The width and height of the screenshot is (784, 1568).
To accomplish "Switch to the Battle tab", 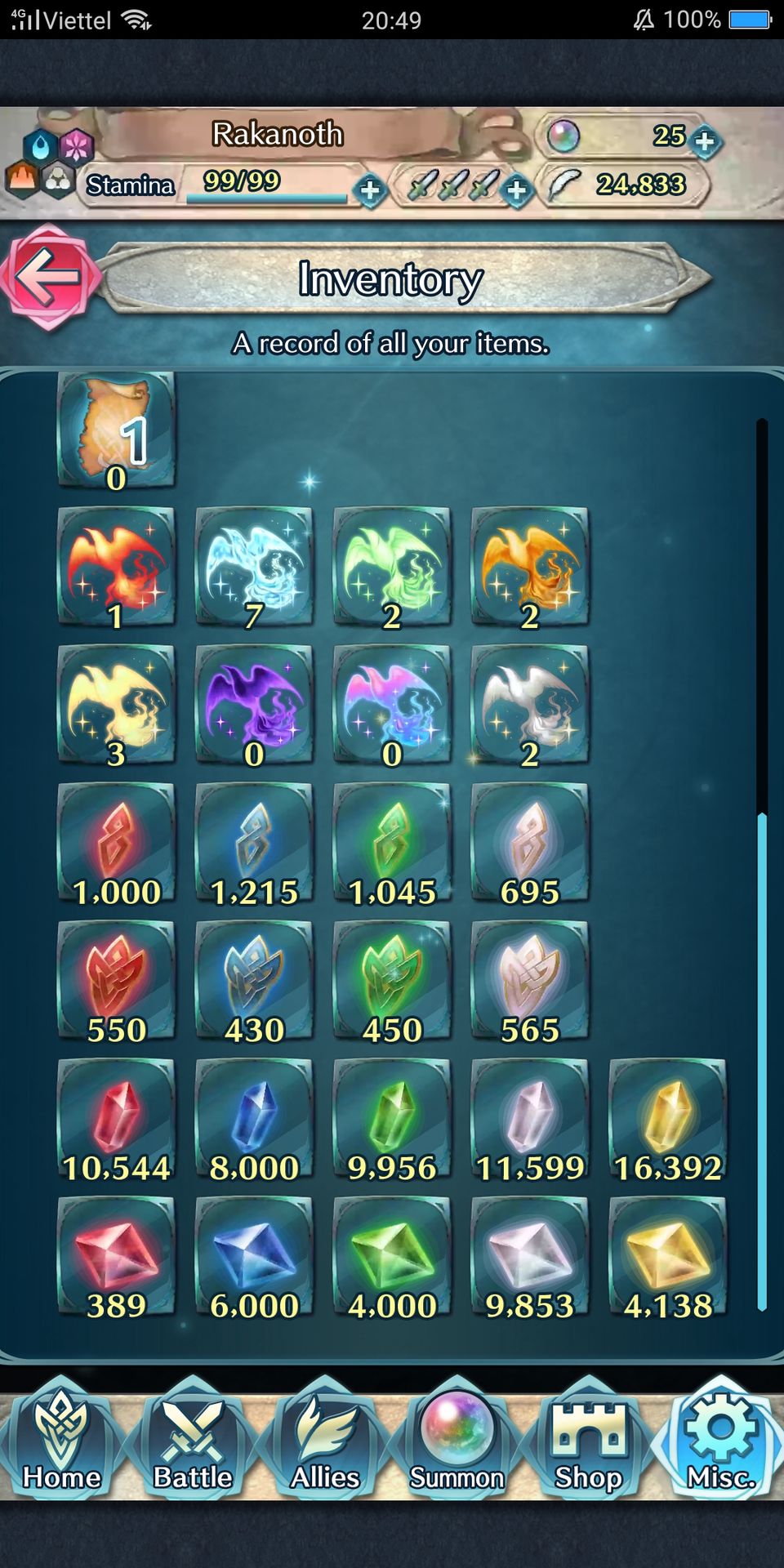I will point(194,1440).
